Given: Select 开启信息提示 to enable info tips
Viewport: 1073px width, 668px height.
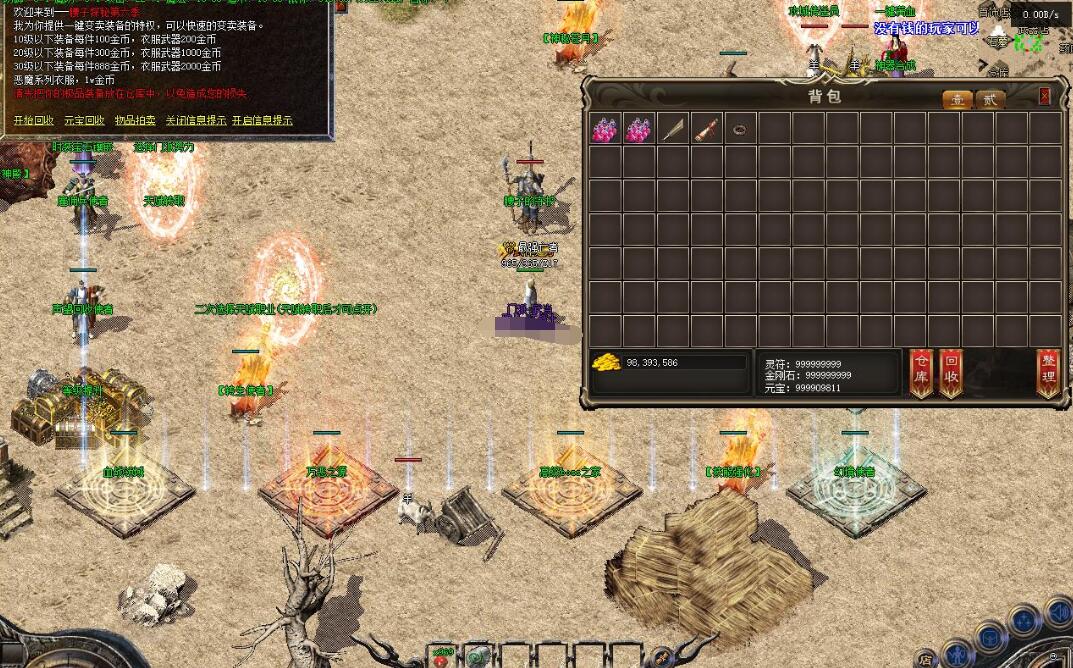Looking at the screenshot, I should (262, 120).
